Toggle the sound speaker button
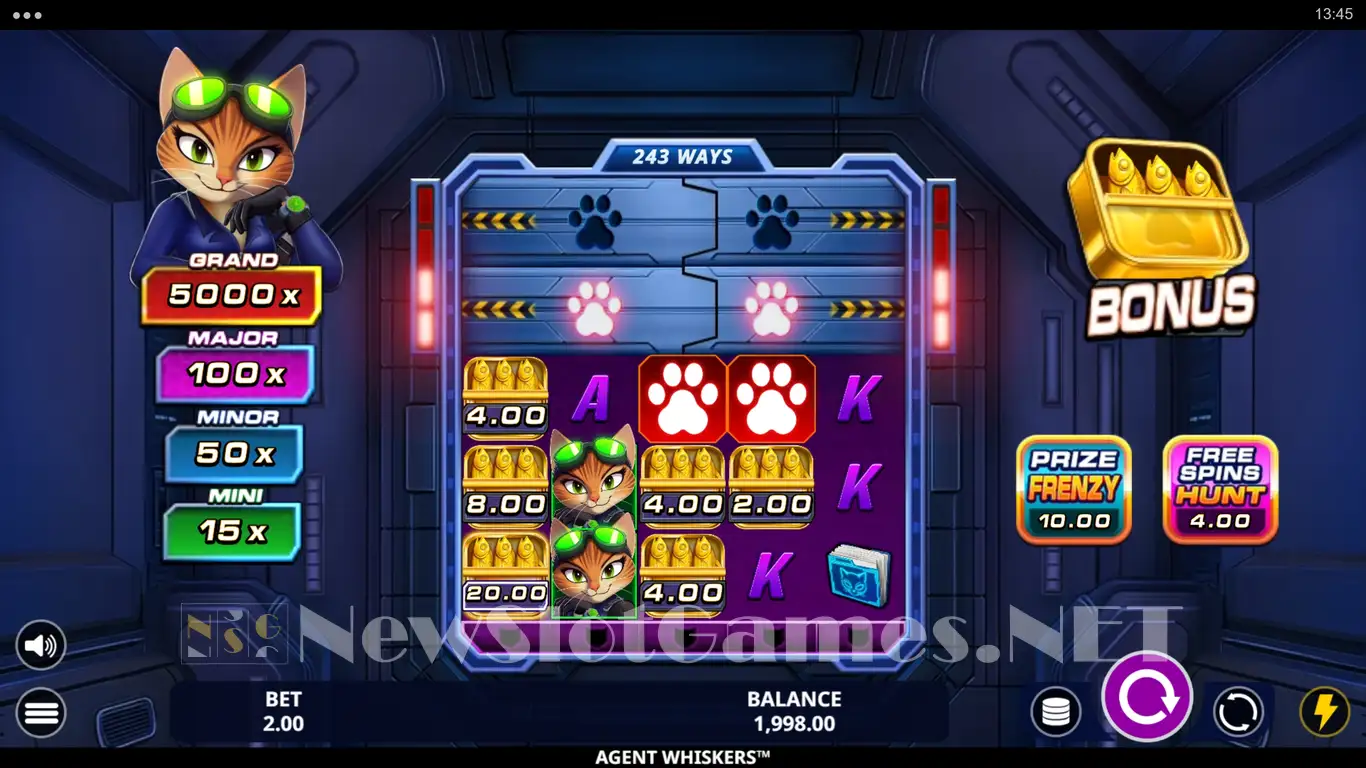Viewport: 1366px width, 768px height. point(41,646)
